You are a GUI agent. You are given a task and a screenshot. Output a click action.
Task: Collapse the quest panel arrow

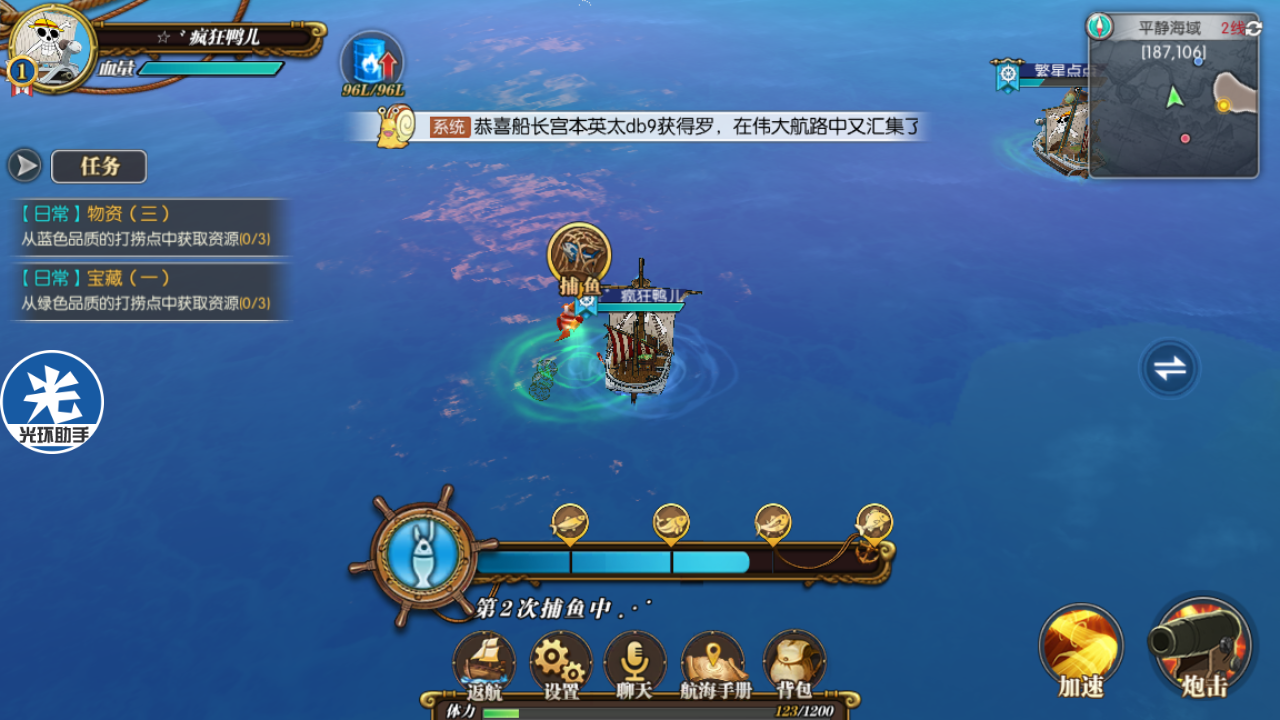coord(25,166)
